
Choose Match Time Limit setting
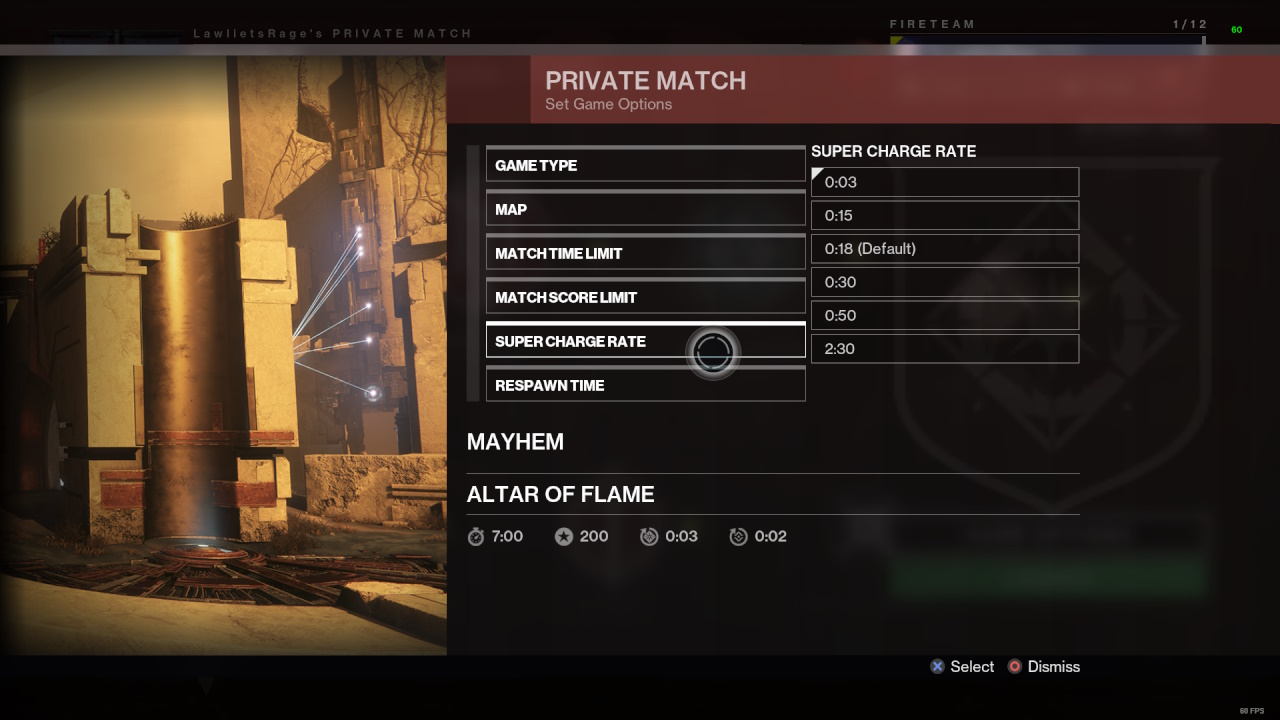click(645, 254)
